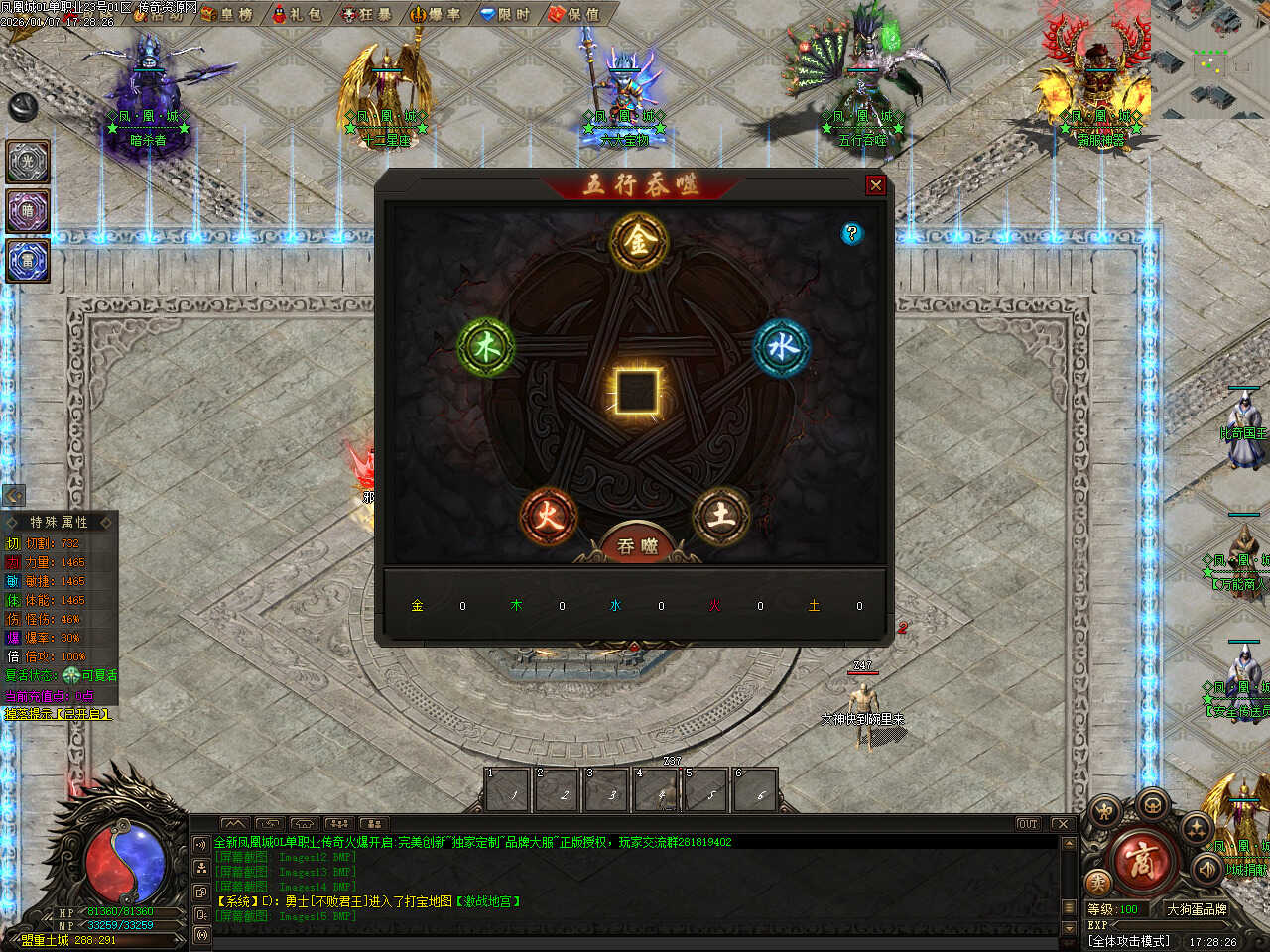Choose the blue 水 element orb
This screenshot has height=952, width=1270.
(782, 347)
